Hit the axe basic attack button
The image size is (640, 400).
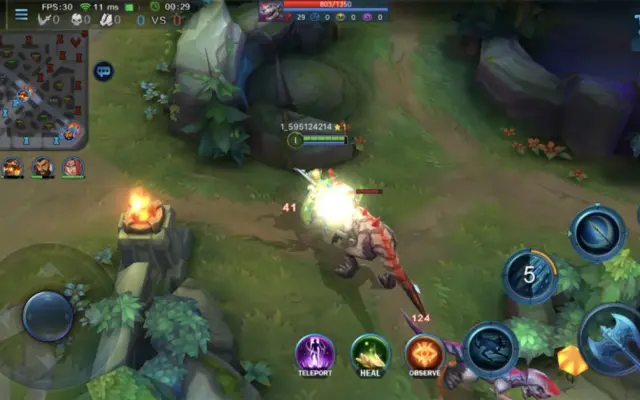(x=611, y=340)
